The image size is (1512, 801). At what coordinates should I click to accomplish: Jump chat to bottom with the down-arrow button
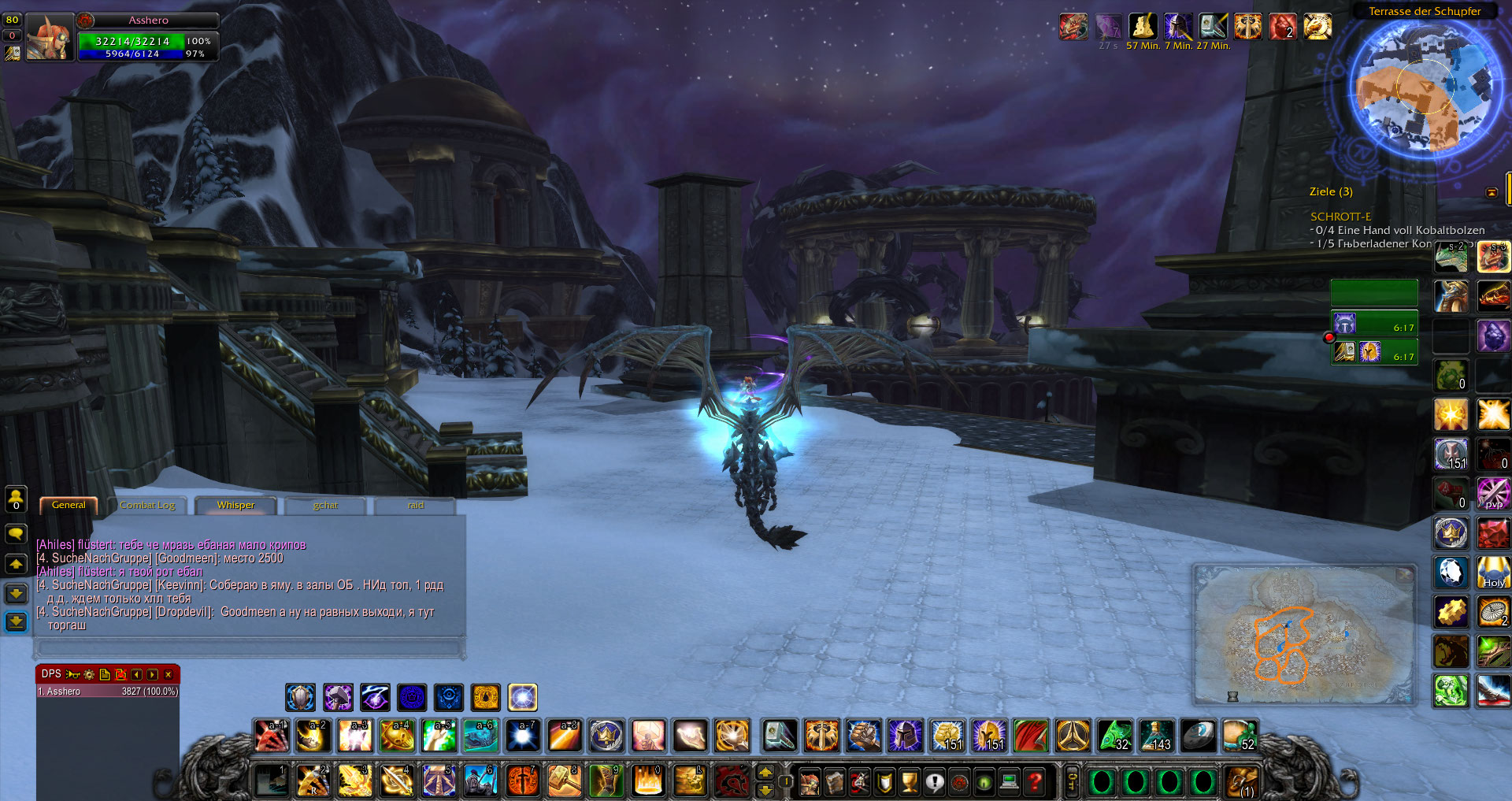(x=16, y=622)
